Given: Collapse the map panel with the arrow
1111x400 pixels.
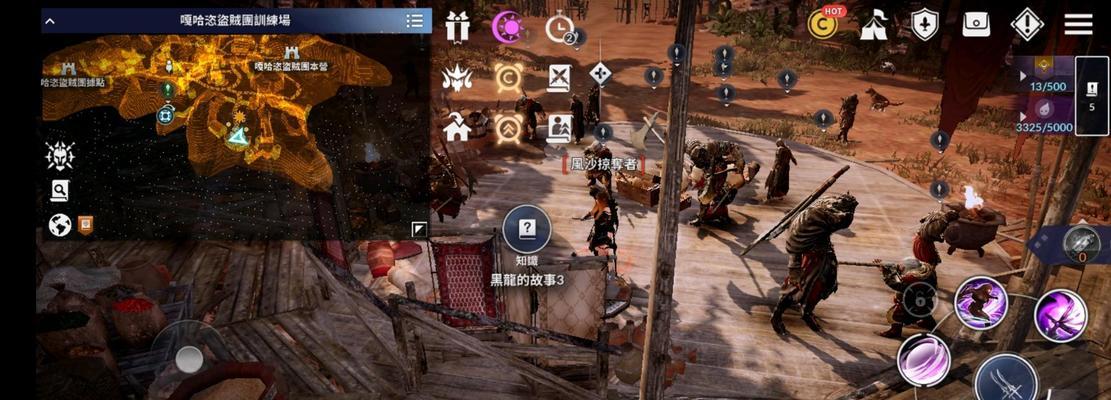Looking at the screenshot, I should coord(48,20).
